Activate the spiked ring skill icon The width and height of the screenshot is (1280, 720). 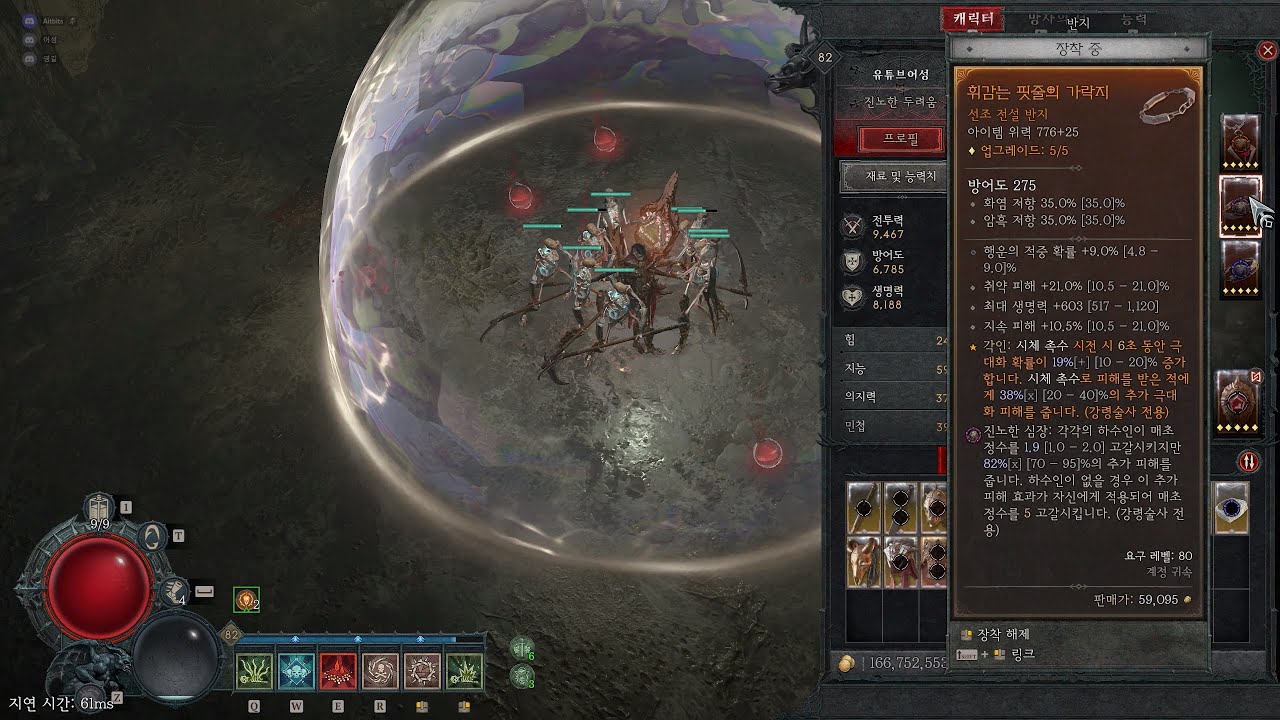(x=422, y=671)
